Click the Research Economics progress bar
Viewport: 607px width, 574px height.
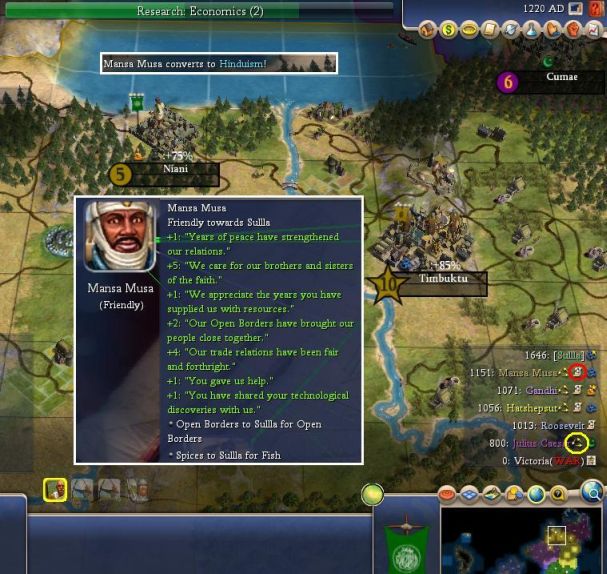(x=200, y=11)
